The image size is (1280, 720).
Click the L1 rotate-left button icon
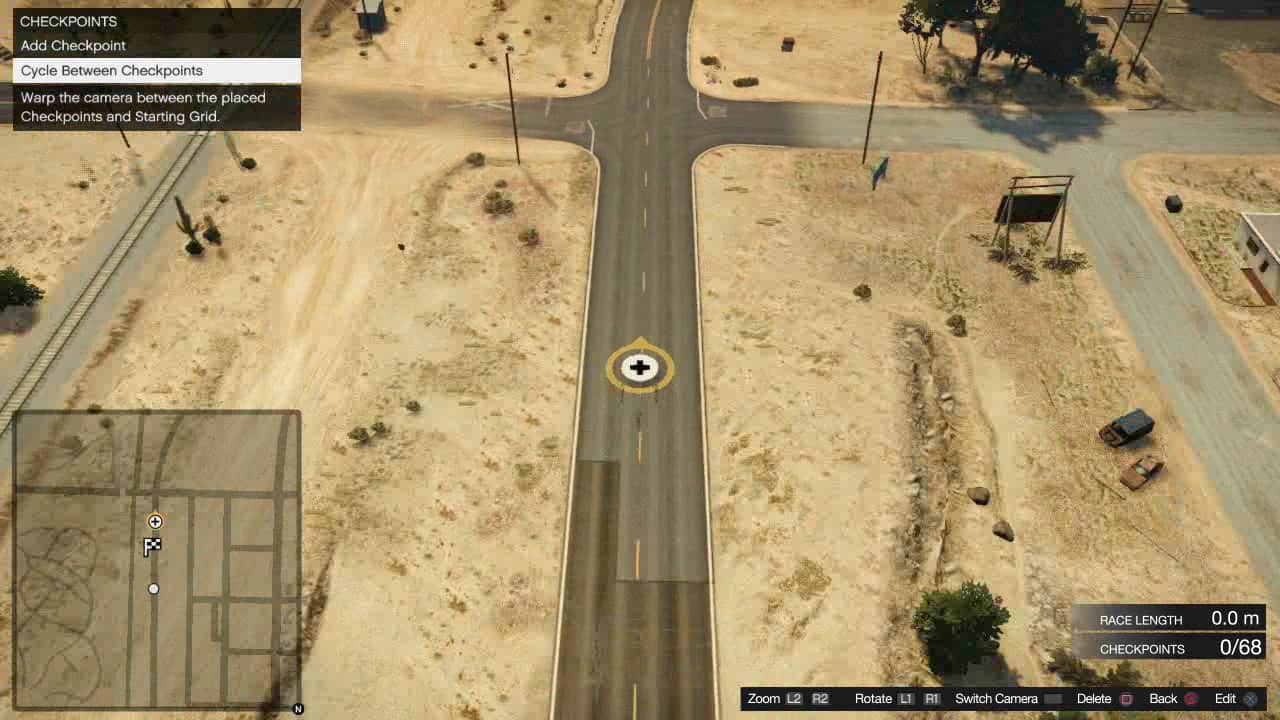coord(905,698)
